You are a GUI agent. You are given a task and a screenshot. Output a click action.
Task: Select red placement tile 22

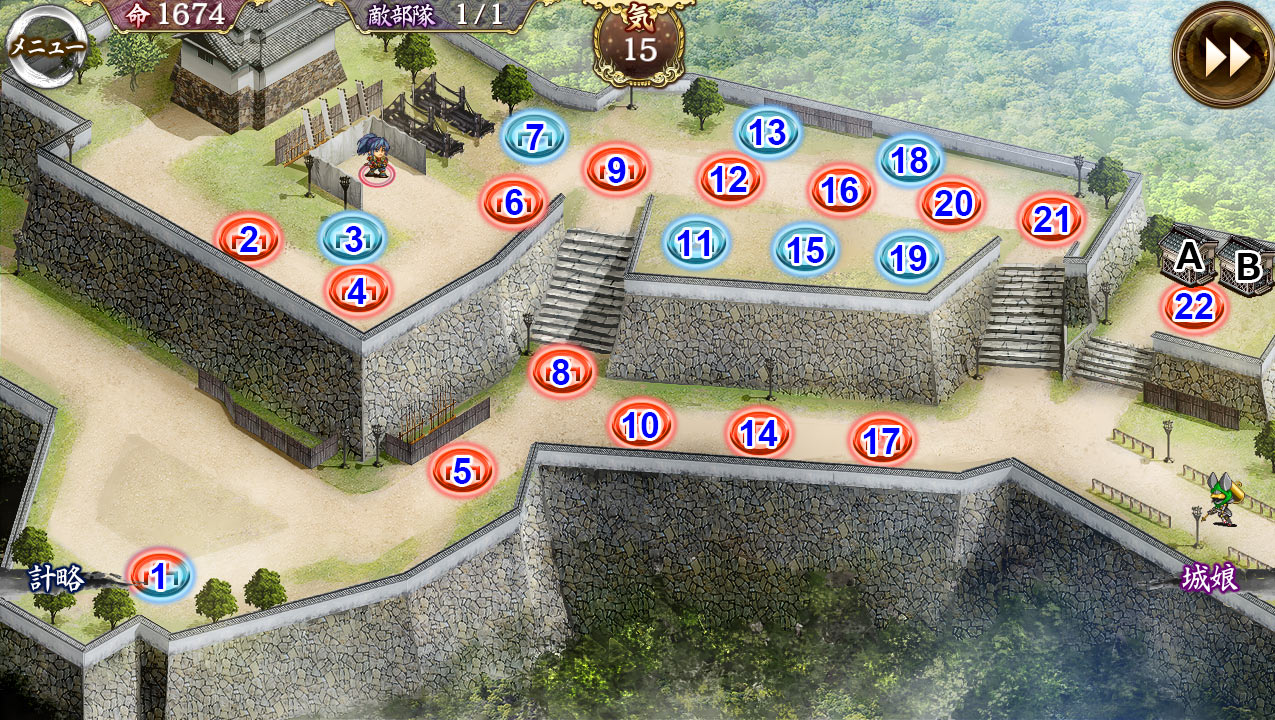pyautogui.click(x=1194, y=307)
